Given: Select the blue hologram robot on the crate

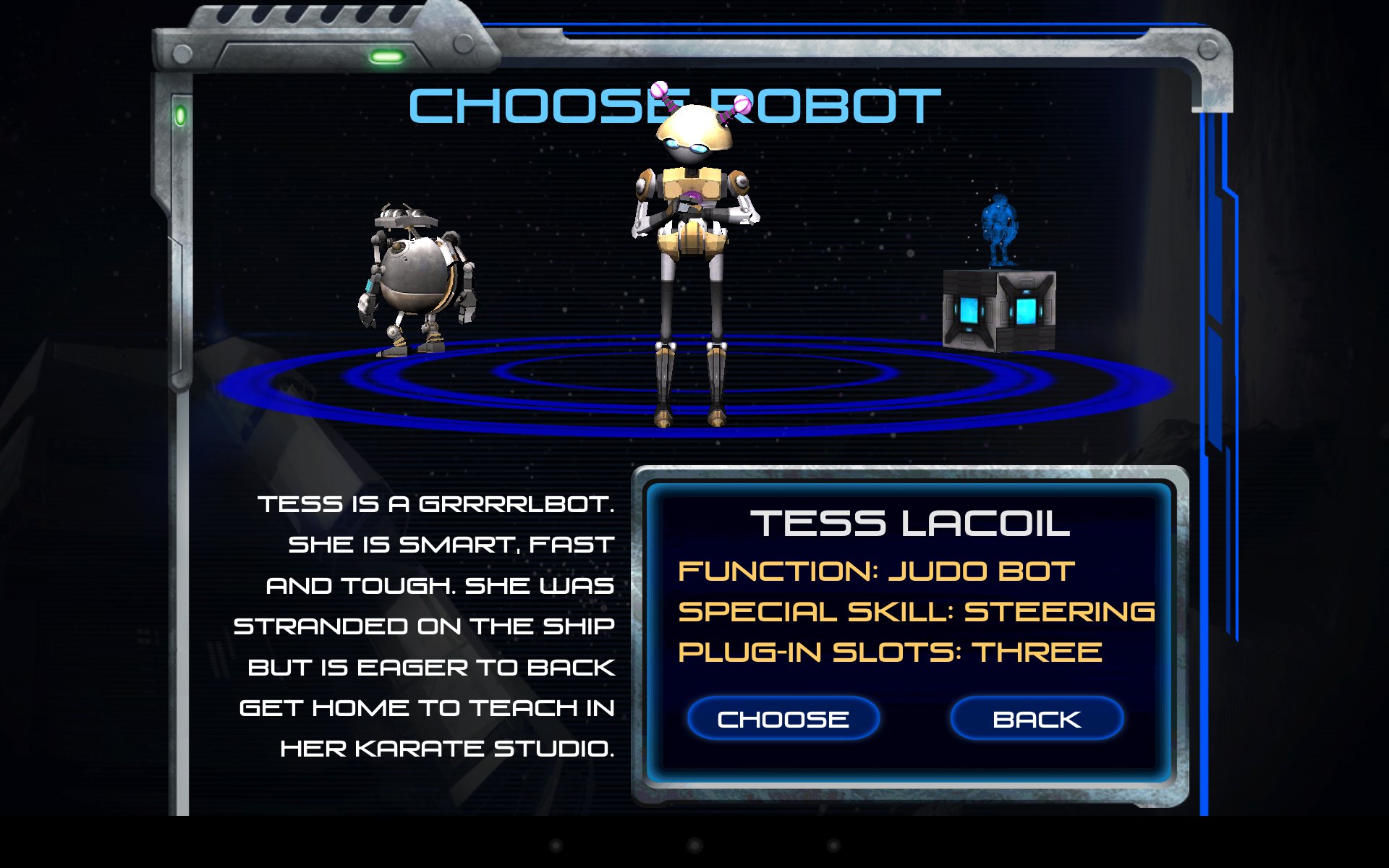Looking at the screenshot, I should [x=999, y=231].
